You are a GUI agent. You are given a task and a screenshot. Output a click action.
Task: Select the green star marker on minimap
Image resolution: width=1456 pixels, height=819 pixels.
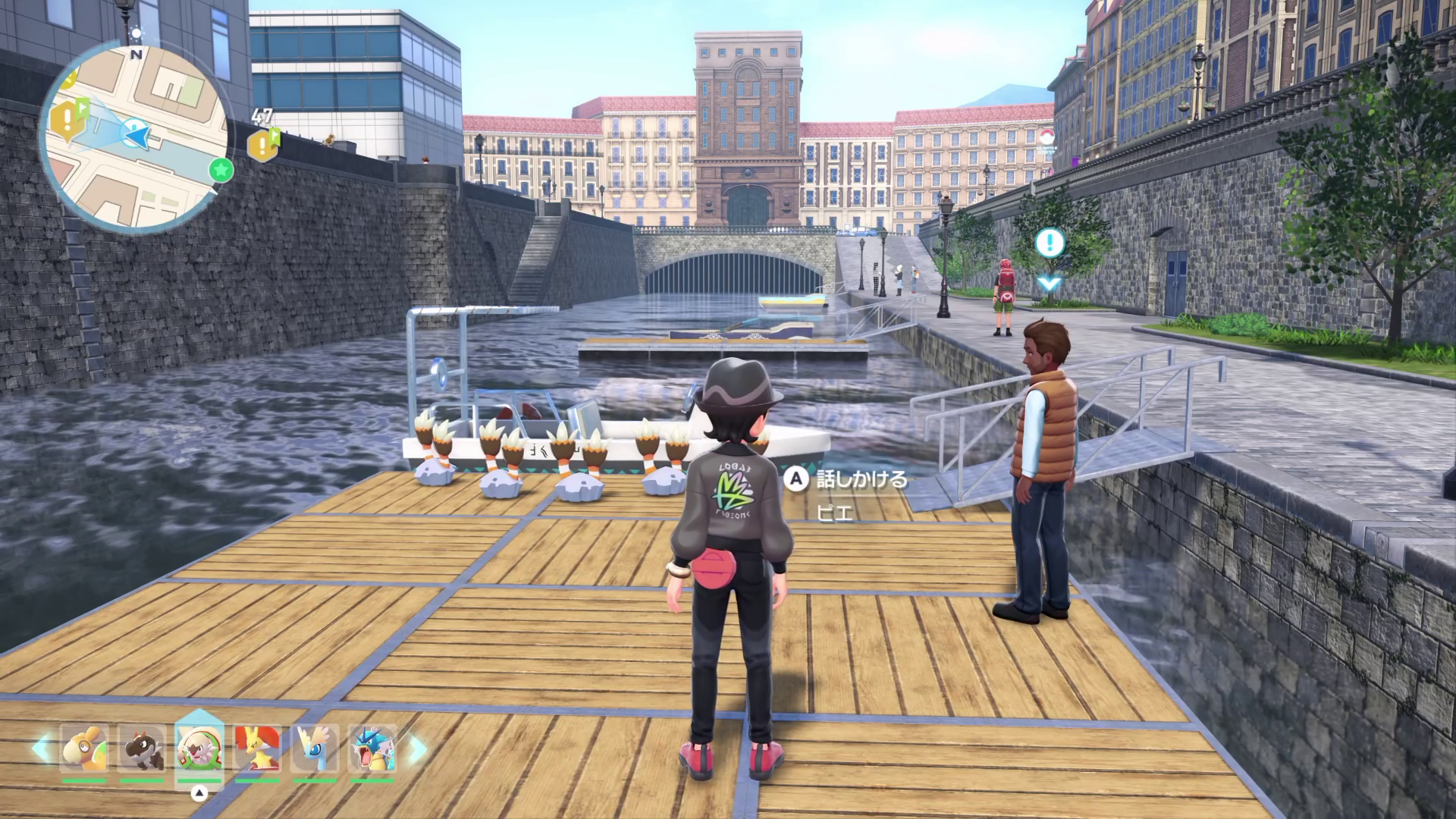220,170
